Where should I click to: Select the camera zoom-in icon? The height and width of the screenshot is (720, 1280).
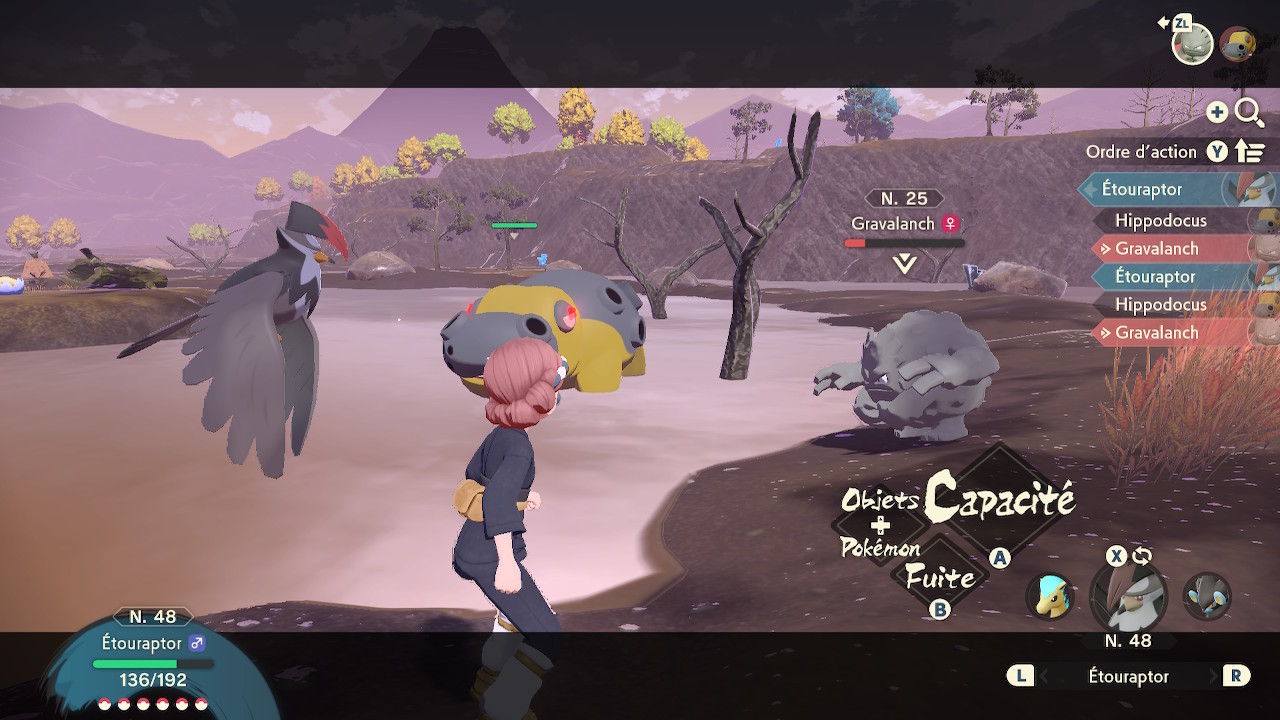[x=1219, y=113]
